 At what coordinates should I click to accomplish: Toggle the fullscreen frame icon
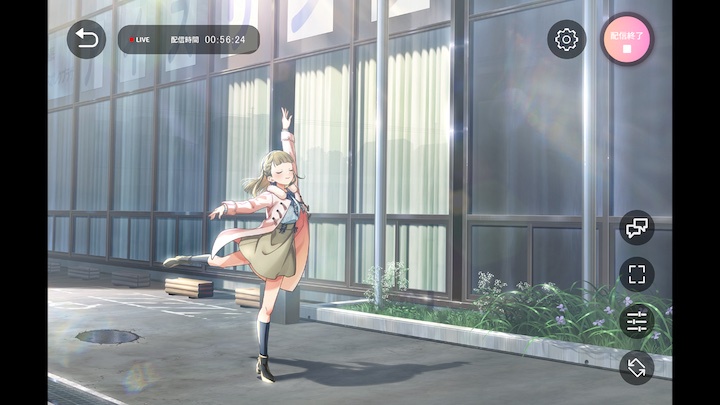click(636, 274)
